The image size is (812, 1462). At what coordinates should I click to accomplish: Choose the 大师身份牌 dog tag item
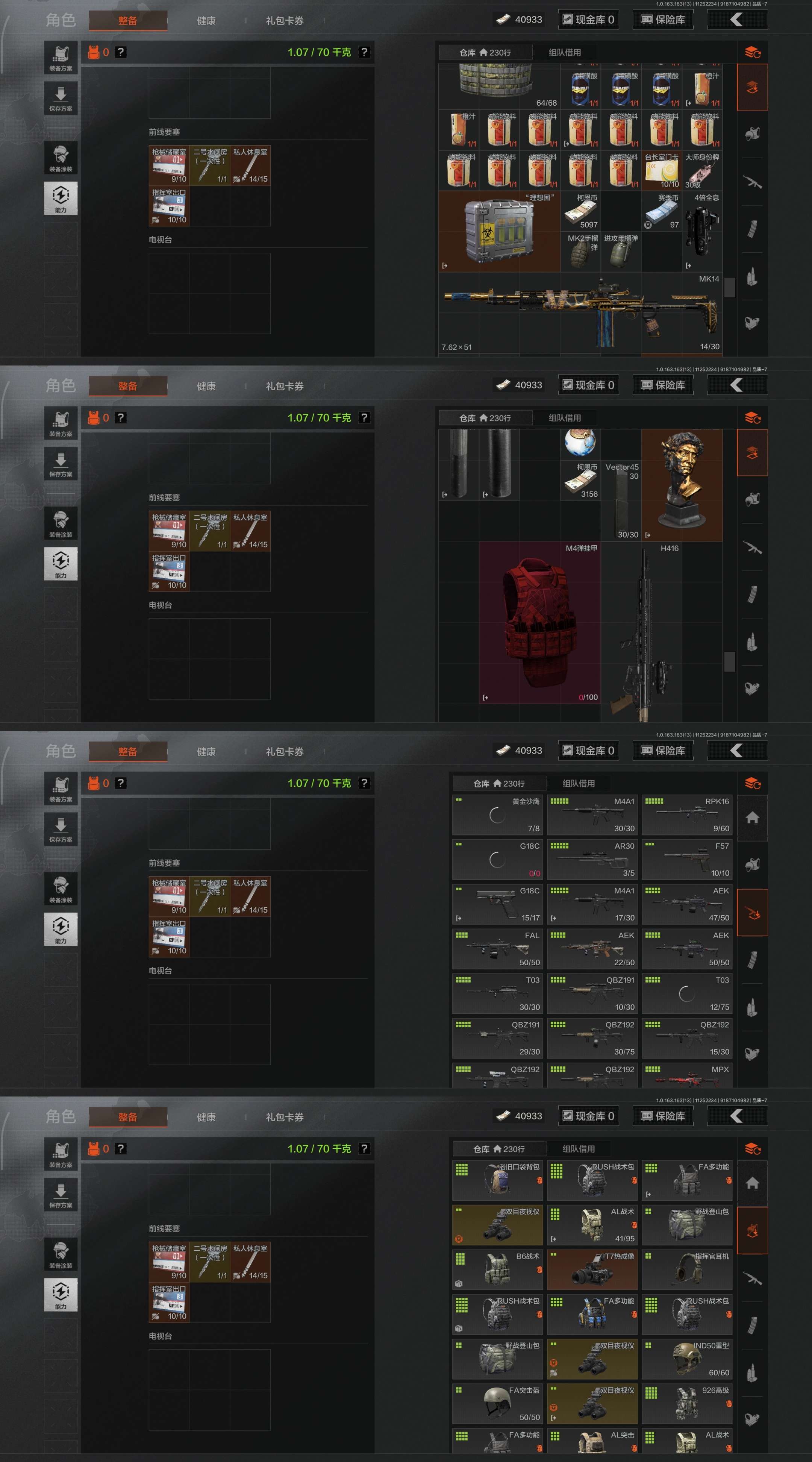[702, 170]
